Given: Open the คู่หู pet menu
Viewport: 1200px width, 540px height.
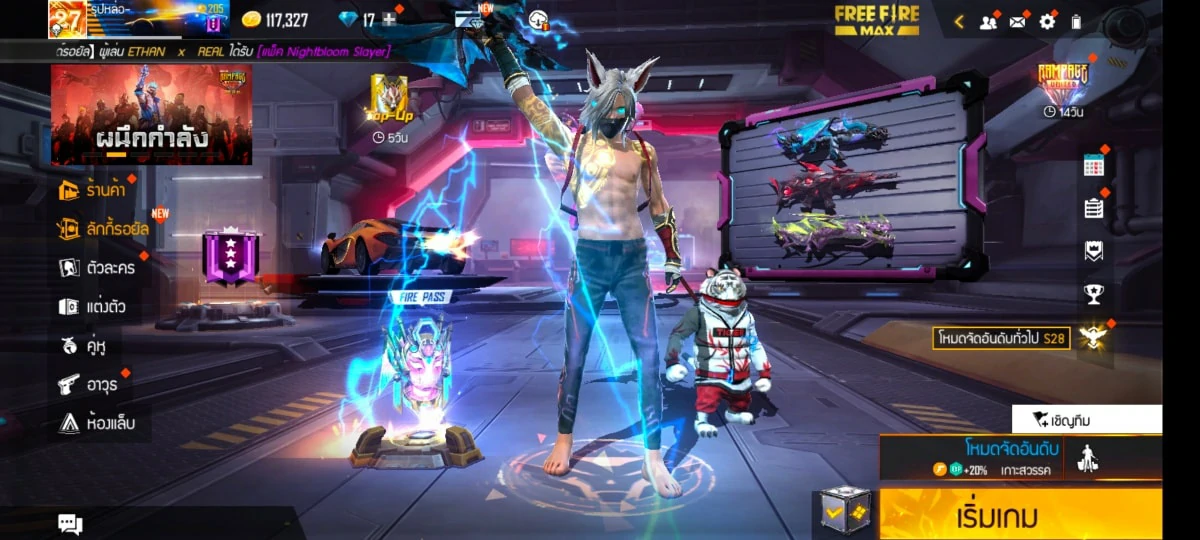Looking at the screenshot, I should click(83, 345).
